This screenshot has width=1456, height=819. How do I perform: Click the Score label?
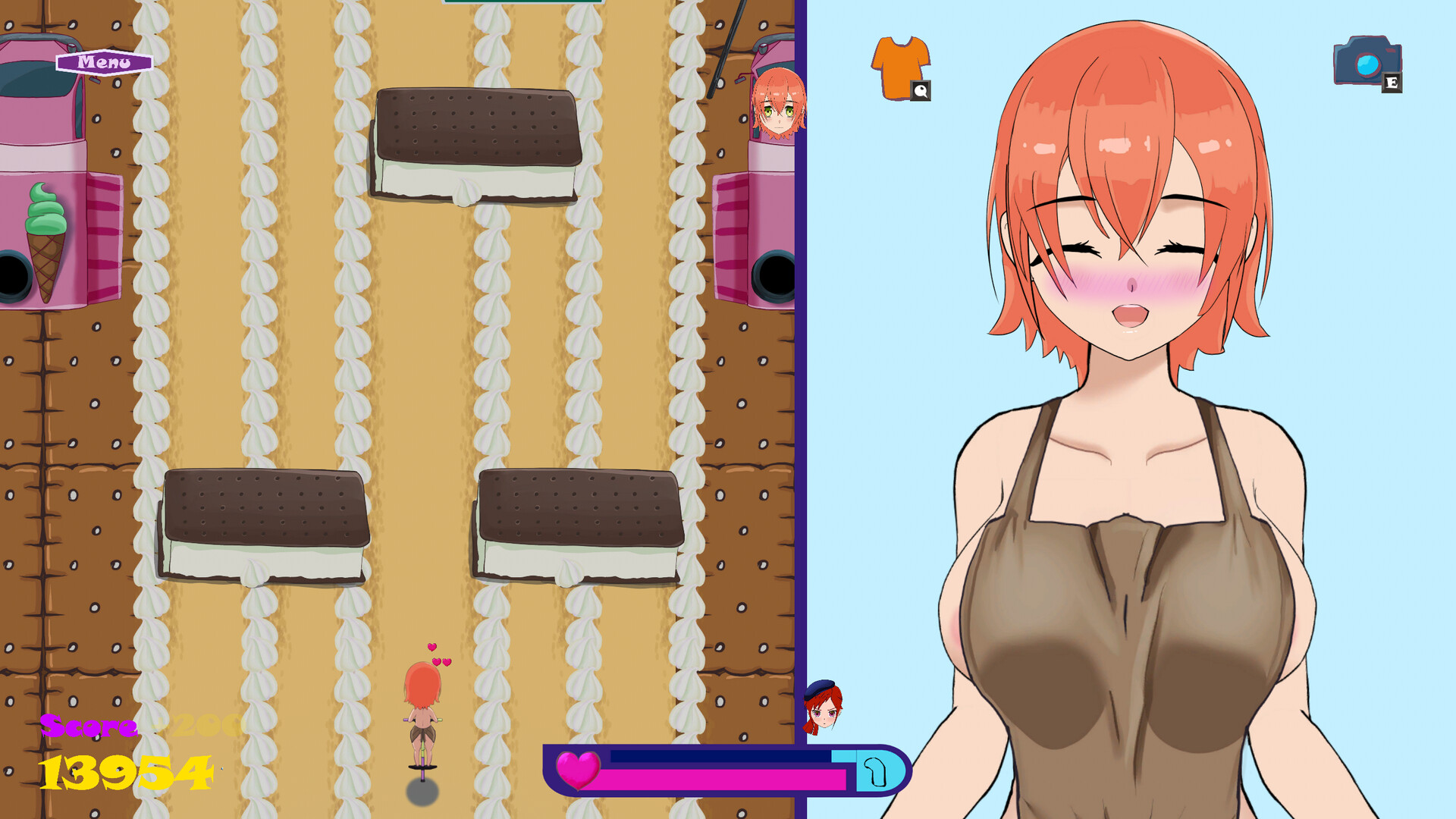[87, 726]
